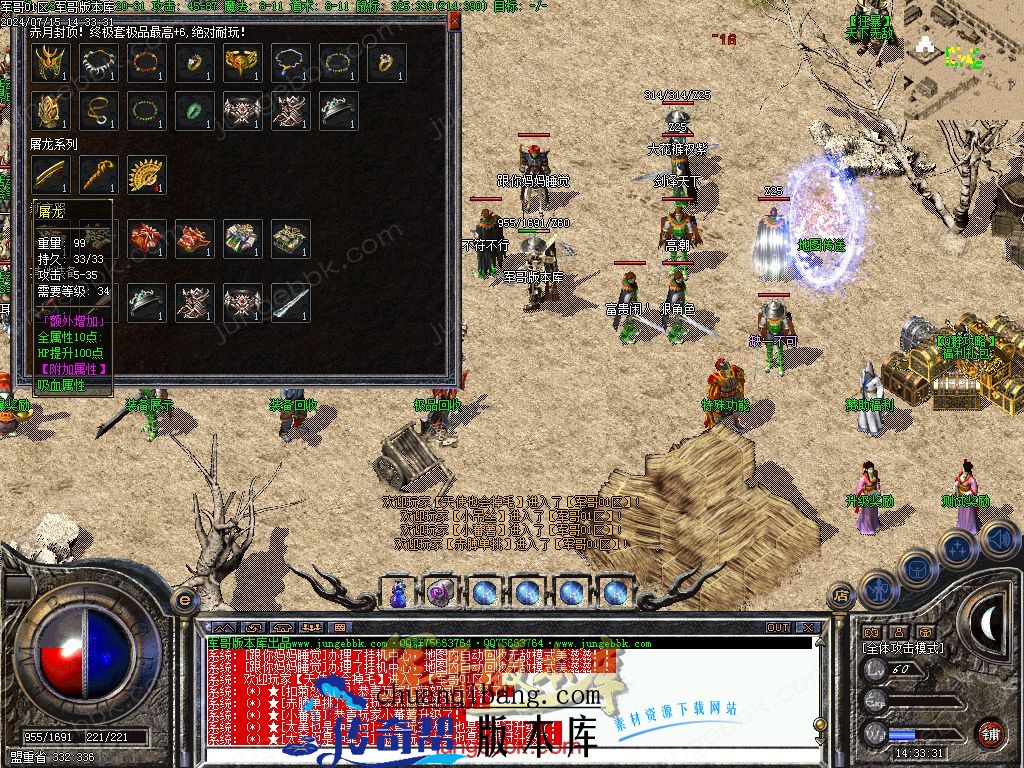Click the chat window OUT button
Screen dimensions: 1024x768
click(x=778, y=628)
